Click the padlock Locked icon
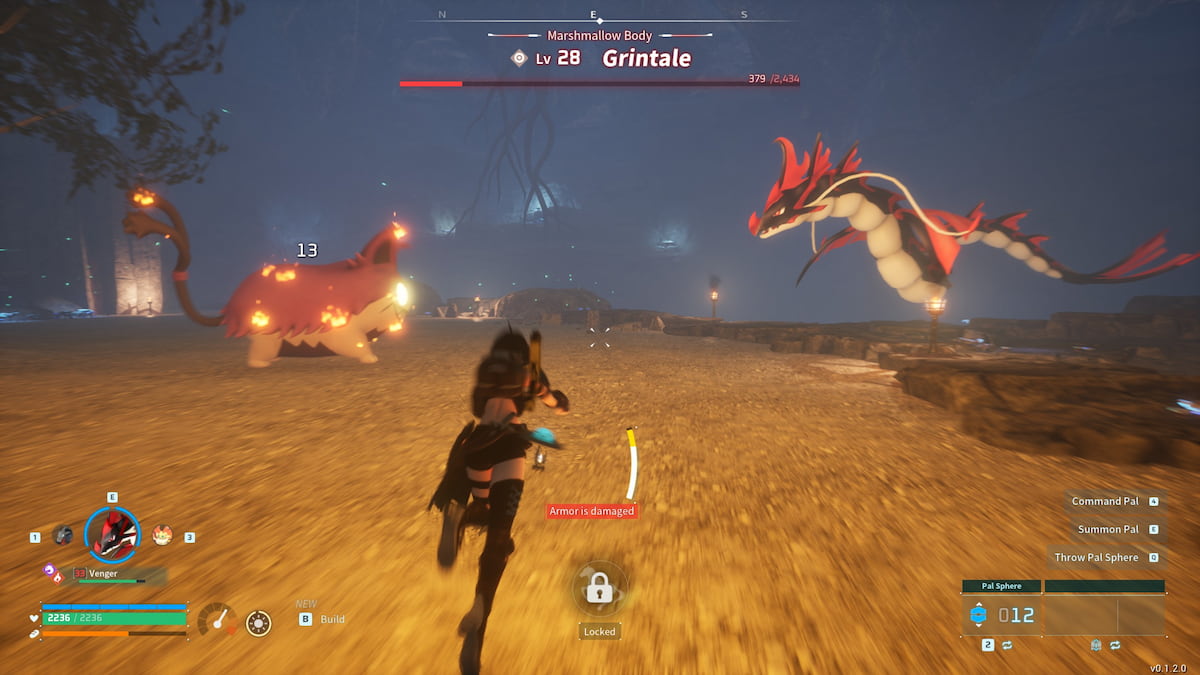 (599, 589)
